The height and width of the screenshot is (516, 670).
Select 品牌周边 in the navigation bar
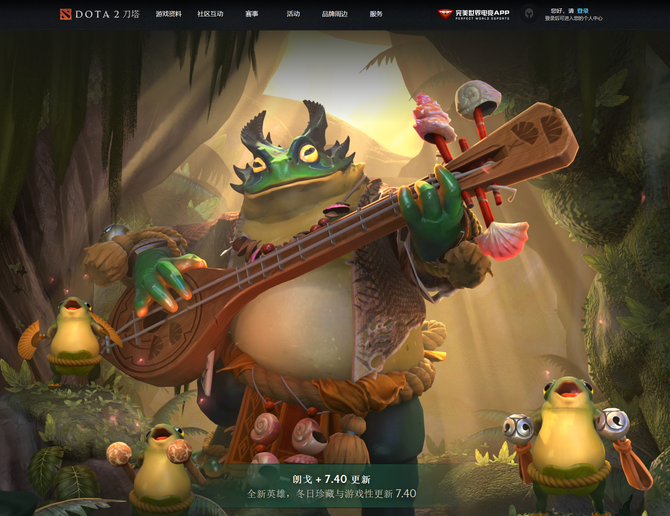point(335,14)
